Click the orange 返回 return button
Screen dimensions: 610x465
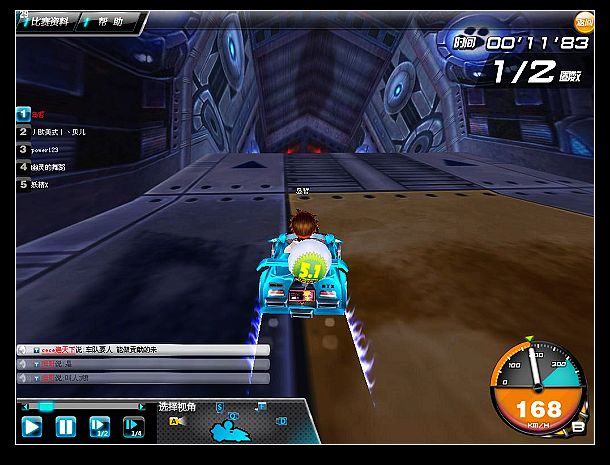coord(583,20)
